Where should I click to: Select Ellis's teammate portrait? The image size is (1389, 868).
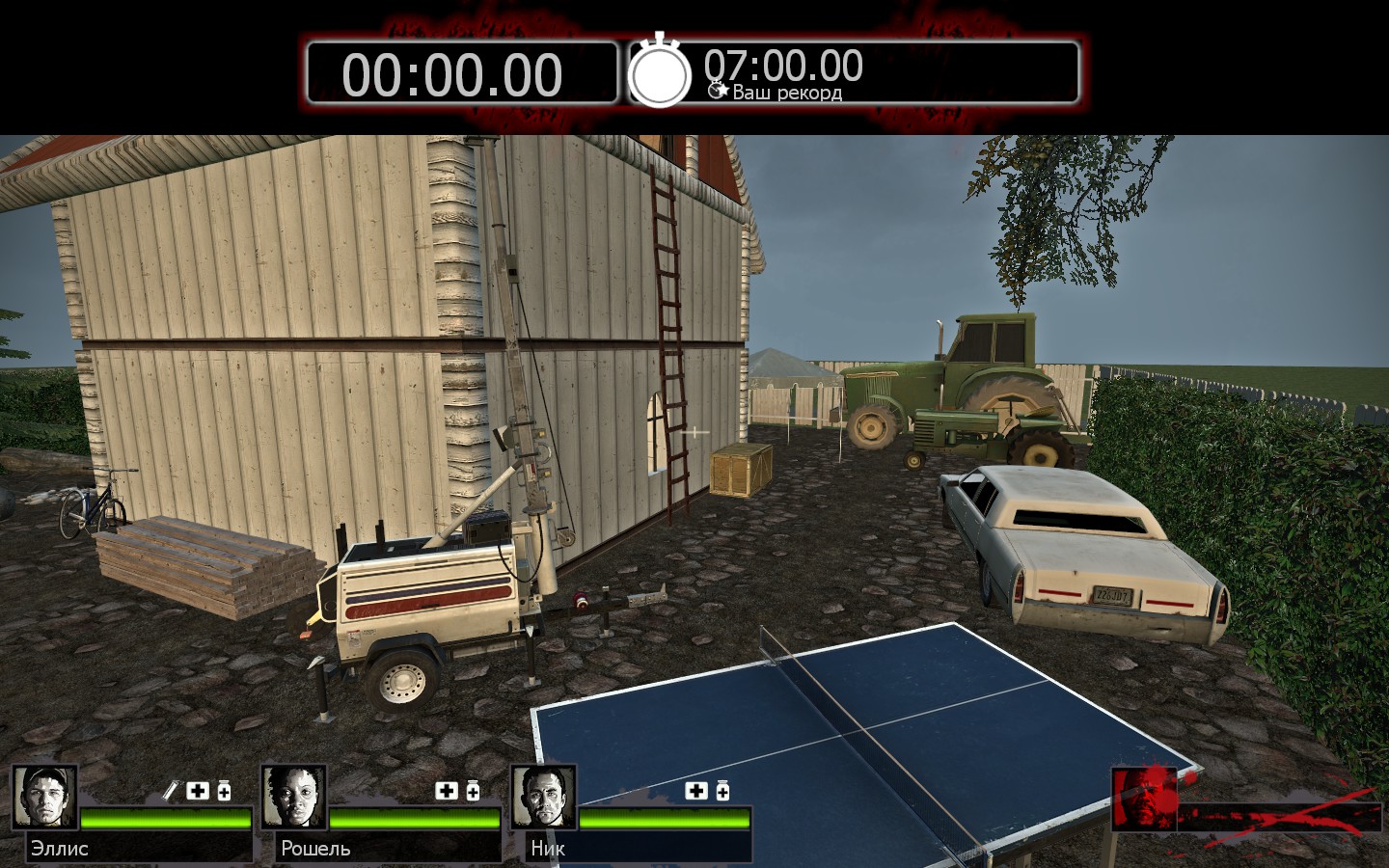[45, 798]
